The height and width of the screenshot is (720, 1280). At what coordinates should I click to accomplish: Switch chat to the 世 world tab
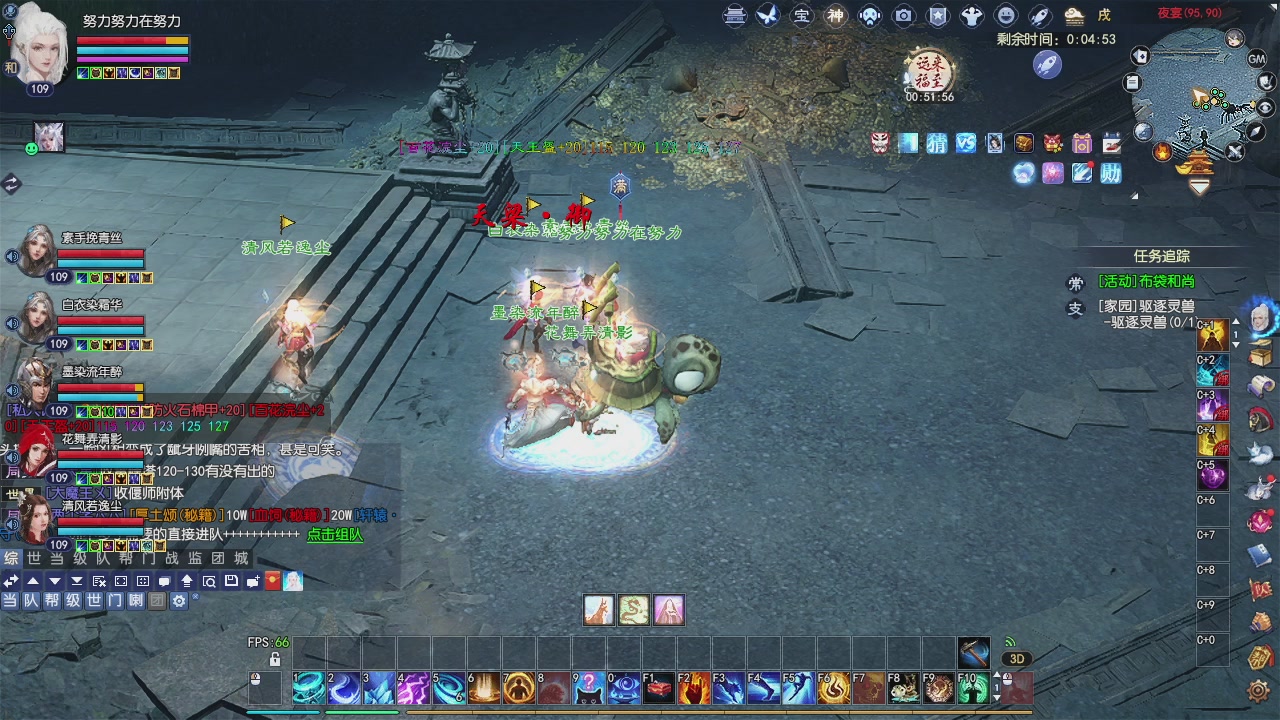click(x=34, y=559)
